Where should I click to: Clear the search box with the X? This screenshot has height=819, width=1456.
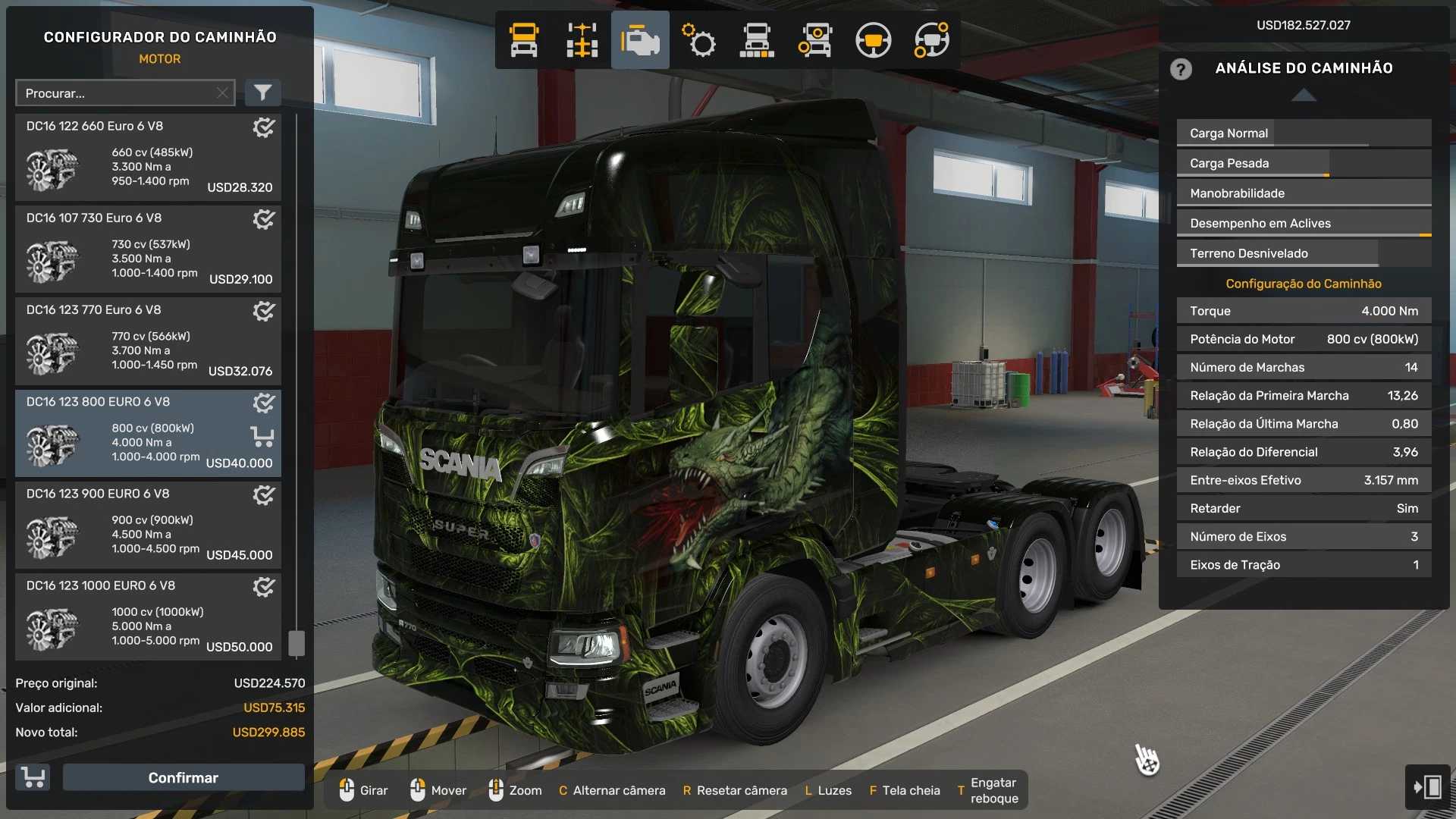(x=222, y=93)
